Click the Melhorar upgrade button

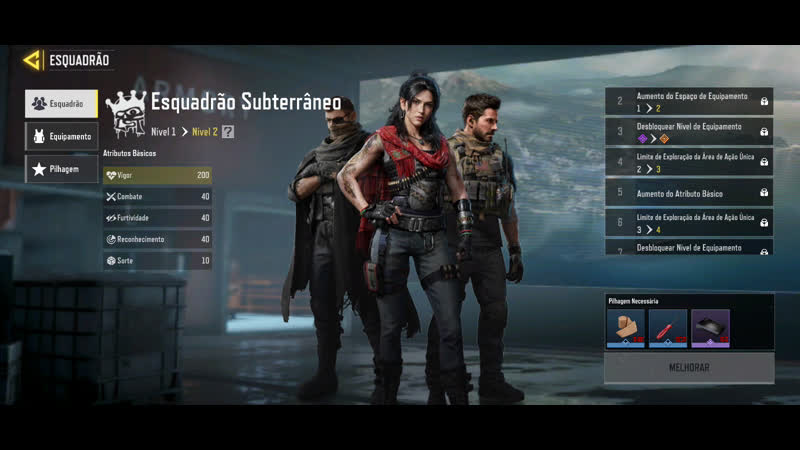[689, 368]
